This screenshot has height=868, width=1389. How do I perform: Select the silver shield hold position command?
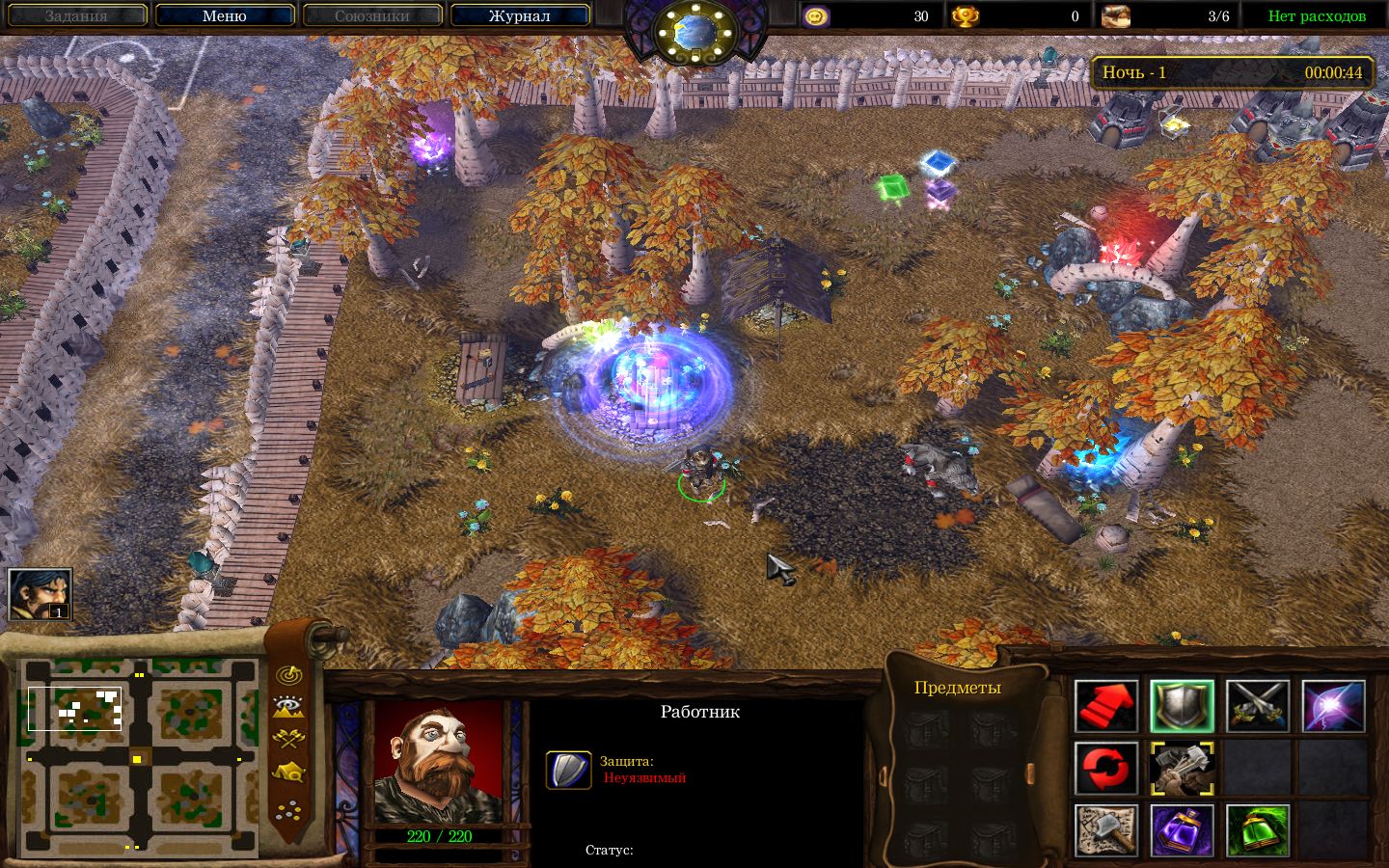tap(1183, 707)
